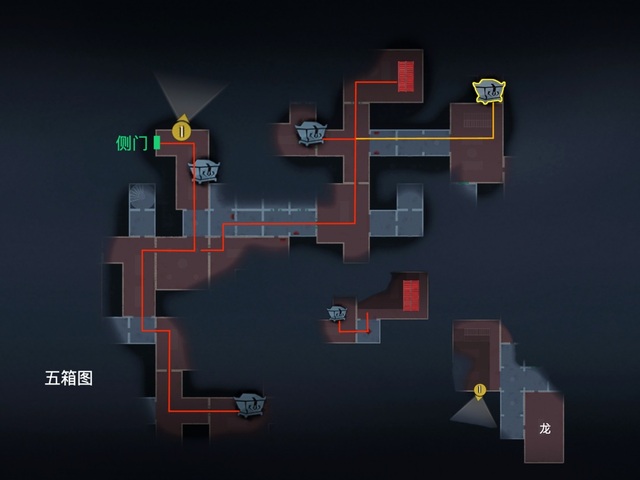Click the green 侧门 side door marker

[157, 143]
